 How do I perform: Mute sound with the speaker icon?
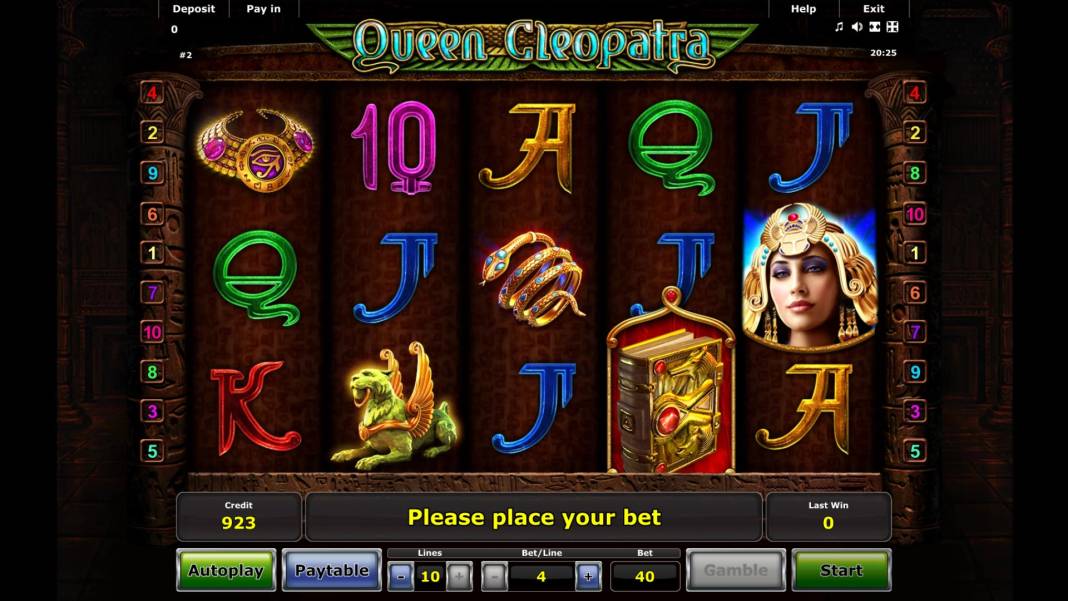(856, 27)
